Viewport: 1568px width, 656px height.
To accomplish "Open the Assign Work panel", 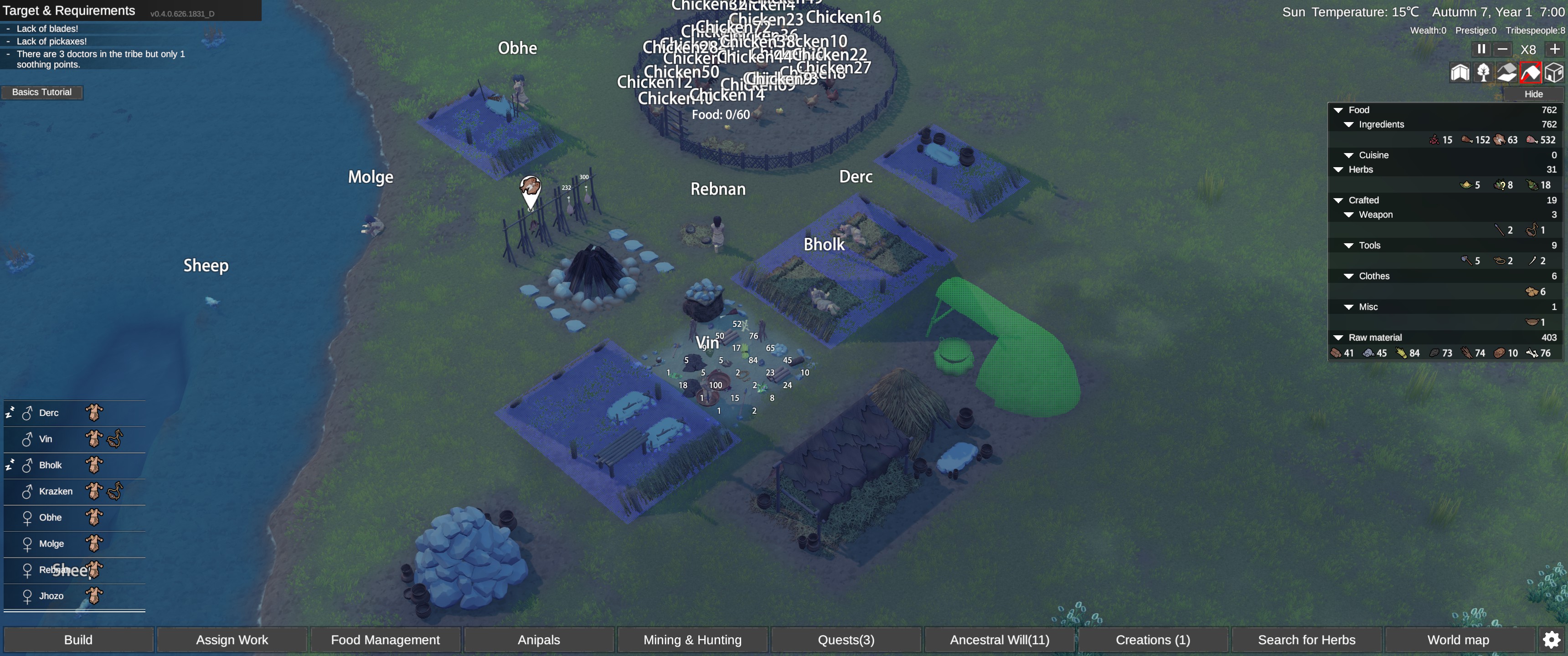I will (232, 640).
